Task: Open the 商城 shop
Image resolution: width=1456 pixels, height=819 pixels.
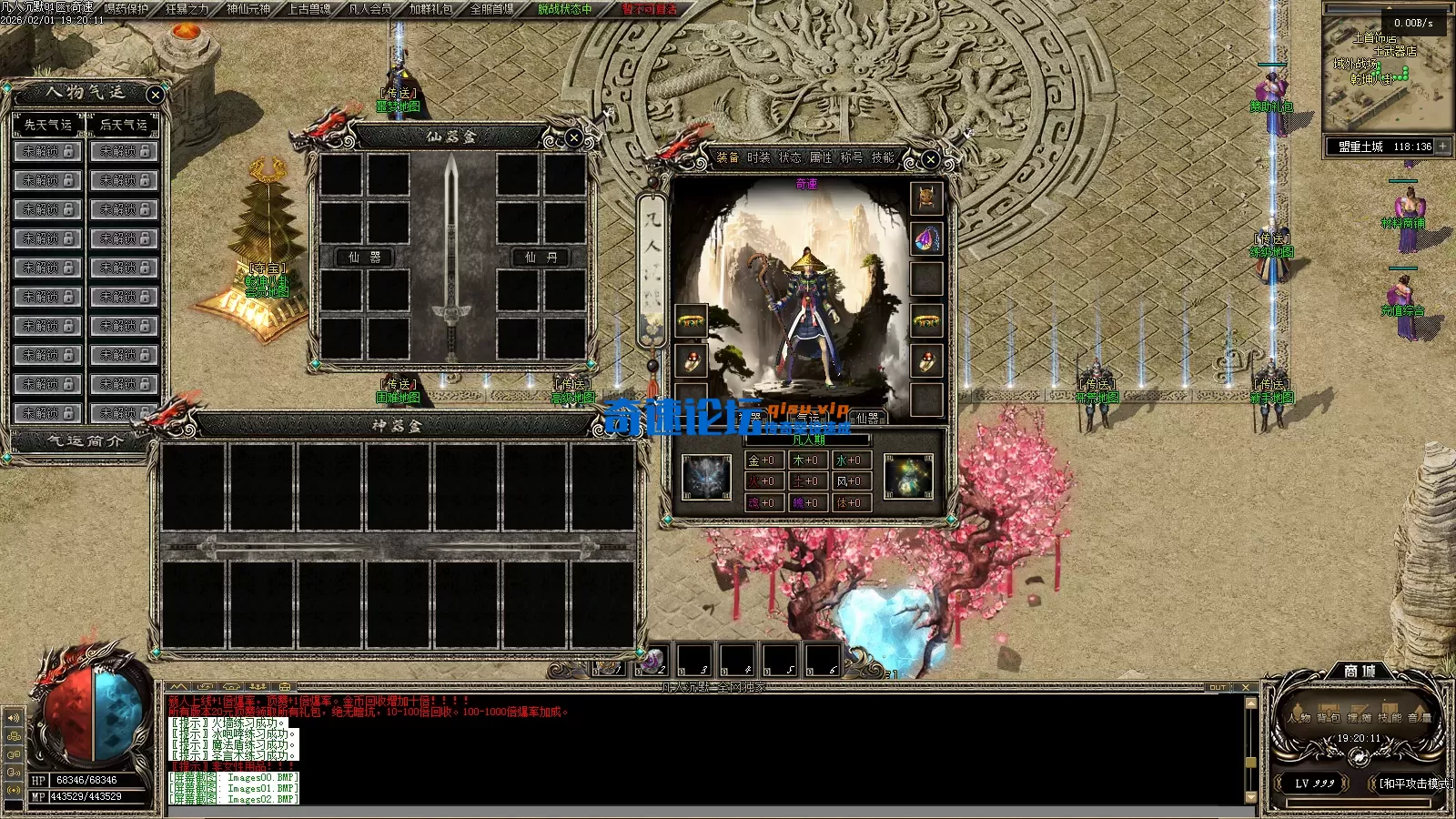Action: 1360,671
